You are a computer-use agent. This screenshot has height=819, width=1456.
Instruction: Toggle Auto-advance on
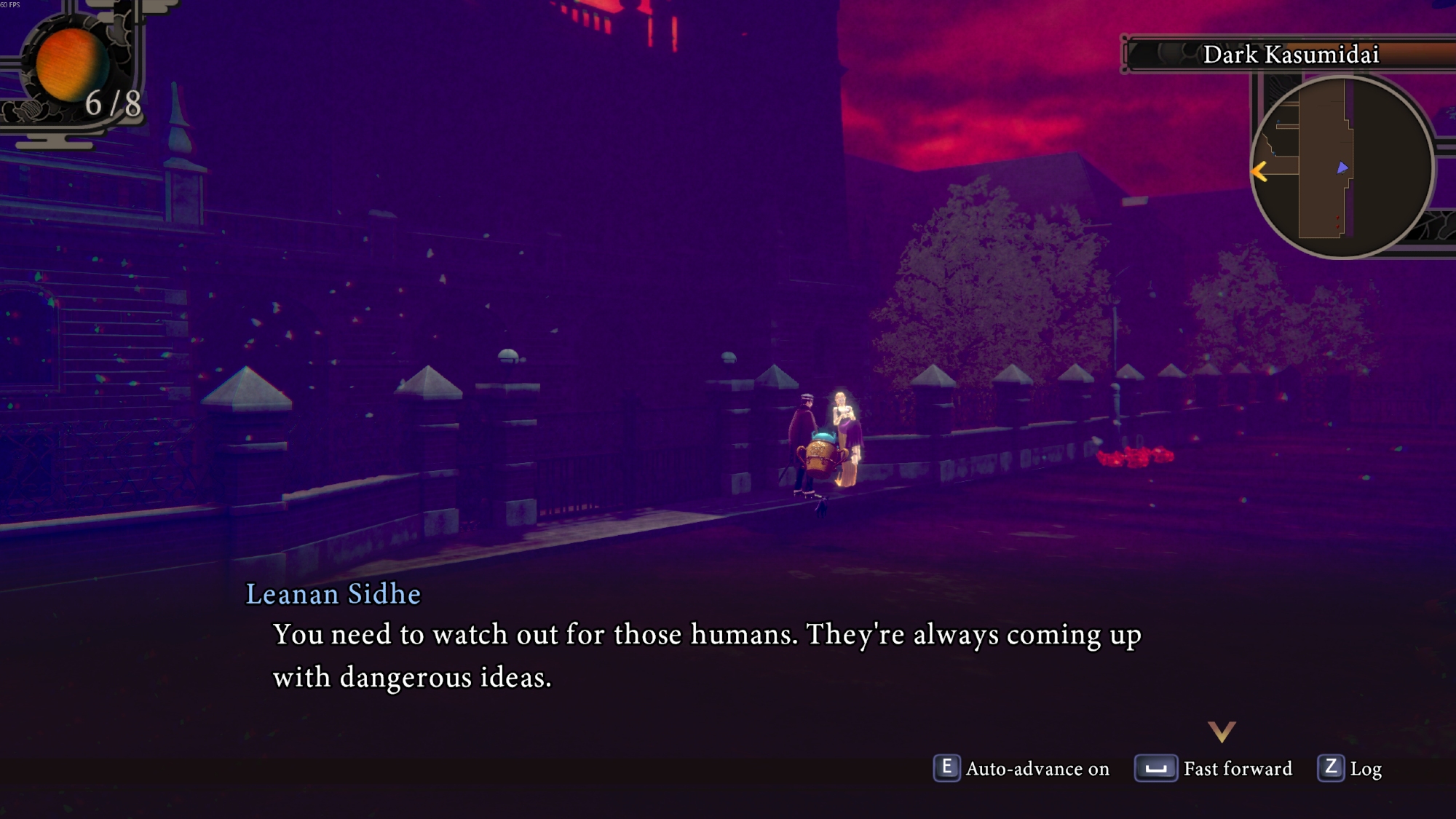tap(1021, 769)
